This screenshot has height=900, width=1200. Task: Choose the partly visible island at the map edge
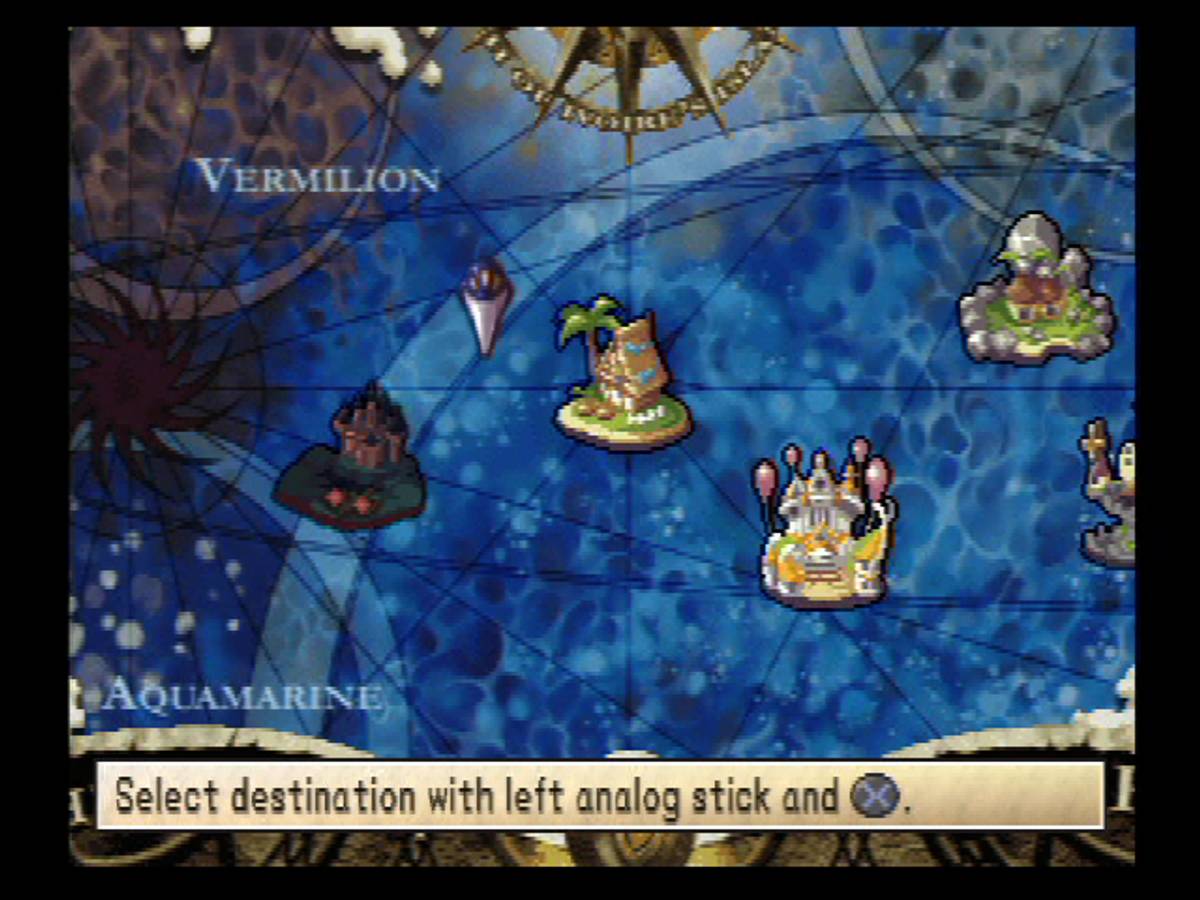1112,495
